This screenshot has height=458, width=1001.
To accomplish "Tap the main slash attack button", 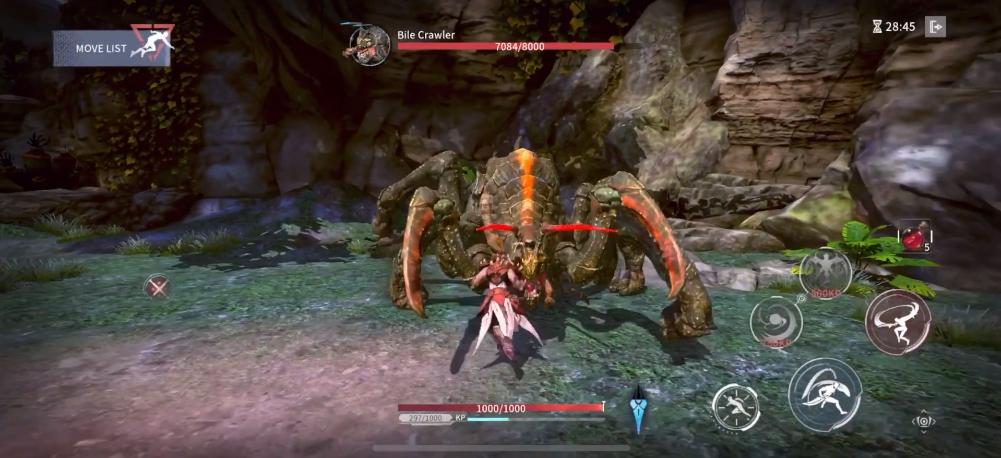I will coord(824,394).
